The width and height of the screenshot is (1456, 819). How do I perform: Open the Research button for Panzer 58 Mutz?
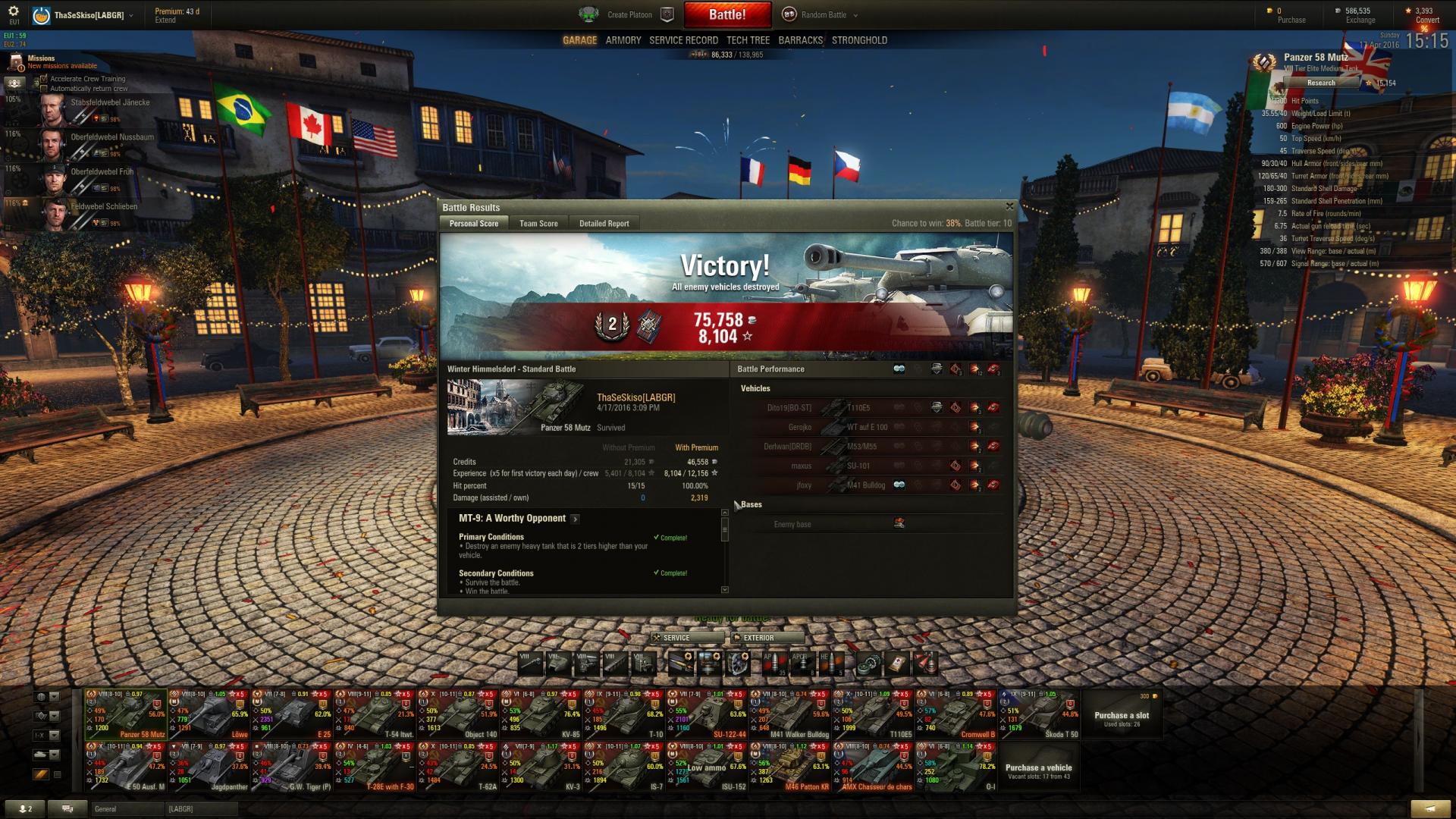click(1320, 83)
